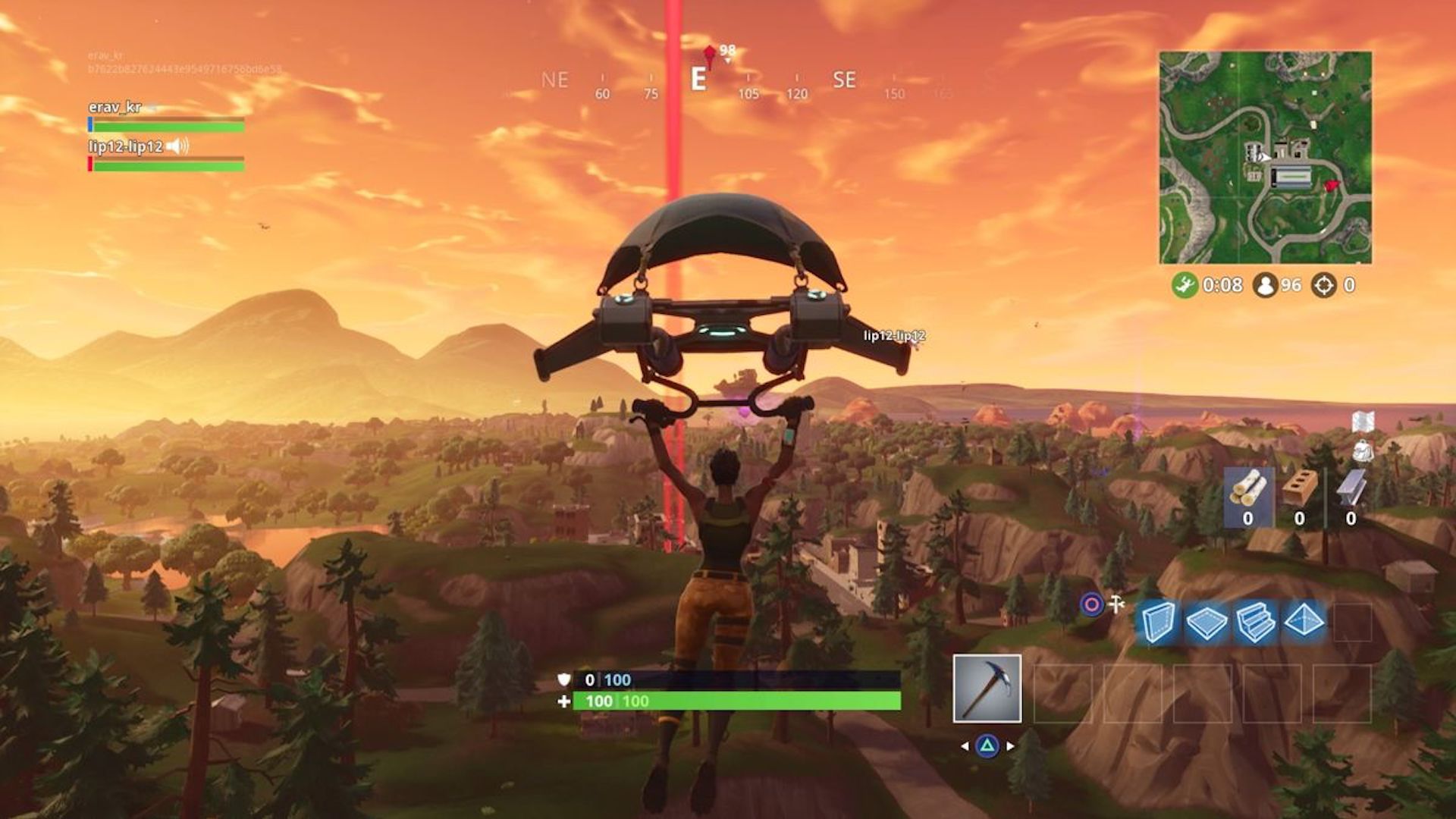The height and width of the screenshot is (819, 1456).
Task: Click the right hotbar swap arrow
Action: click(1009, 746)
